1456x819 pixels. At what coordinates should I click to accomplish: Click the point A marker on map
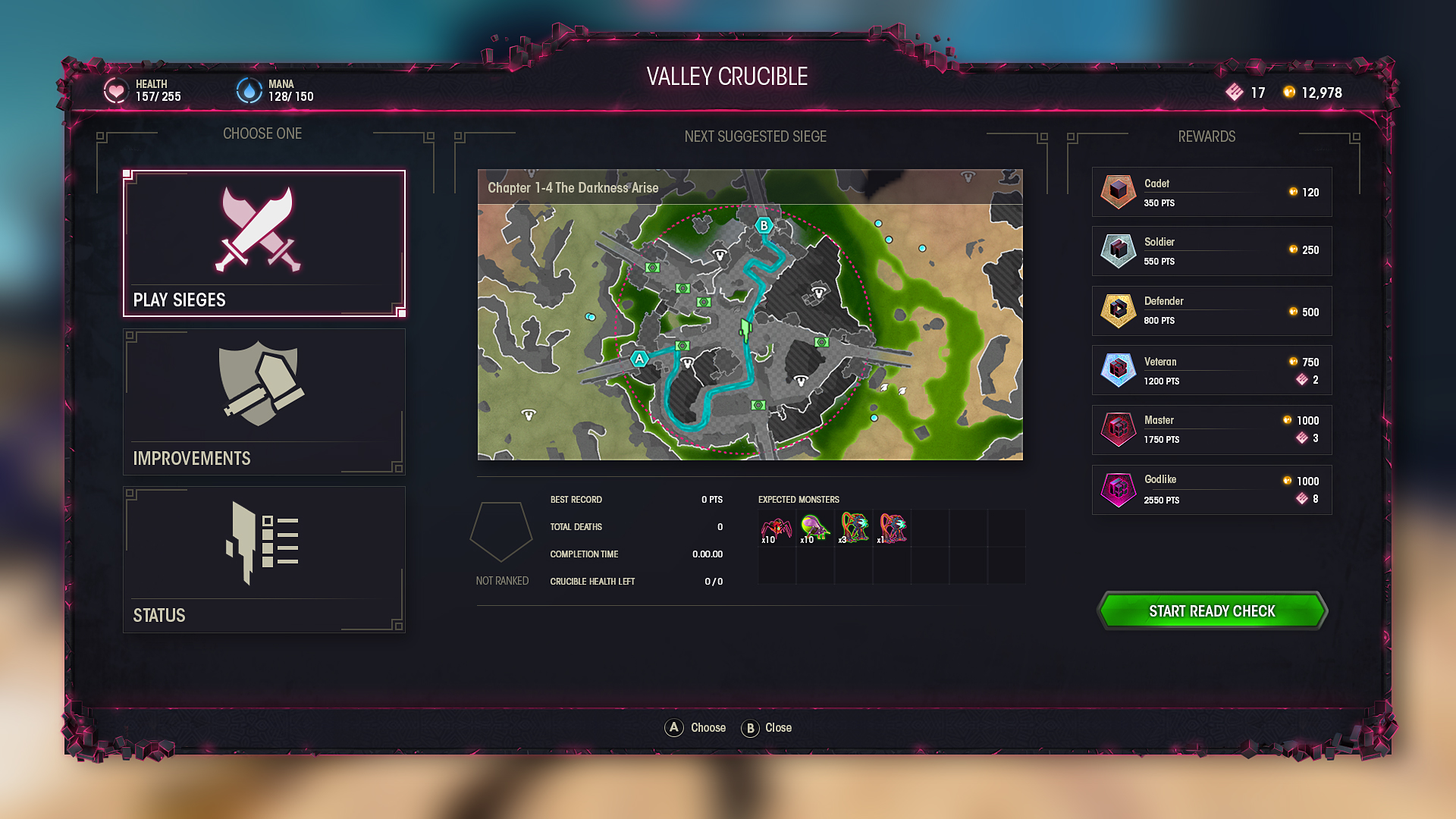[639, 359]
